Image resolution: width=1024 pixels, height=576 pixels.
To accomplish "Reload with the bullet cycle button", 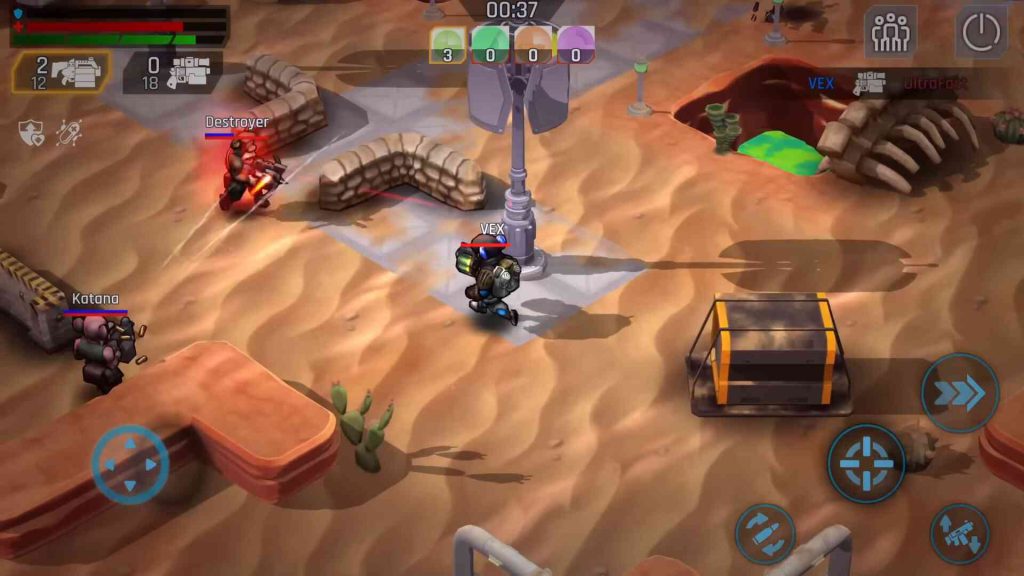I will click(x=765, y=533).
